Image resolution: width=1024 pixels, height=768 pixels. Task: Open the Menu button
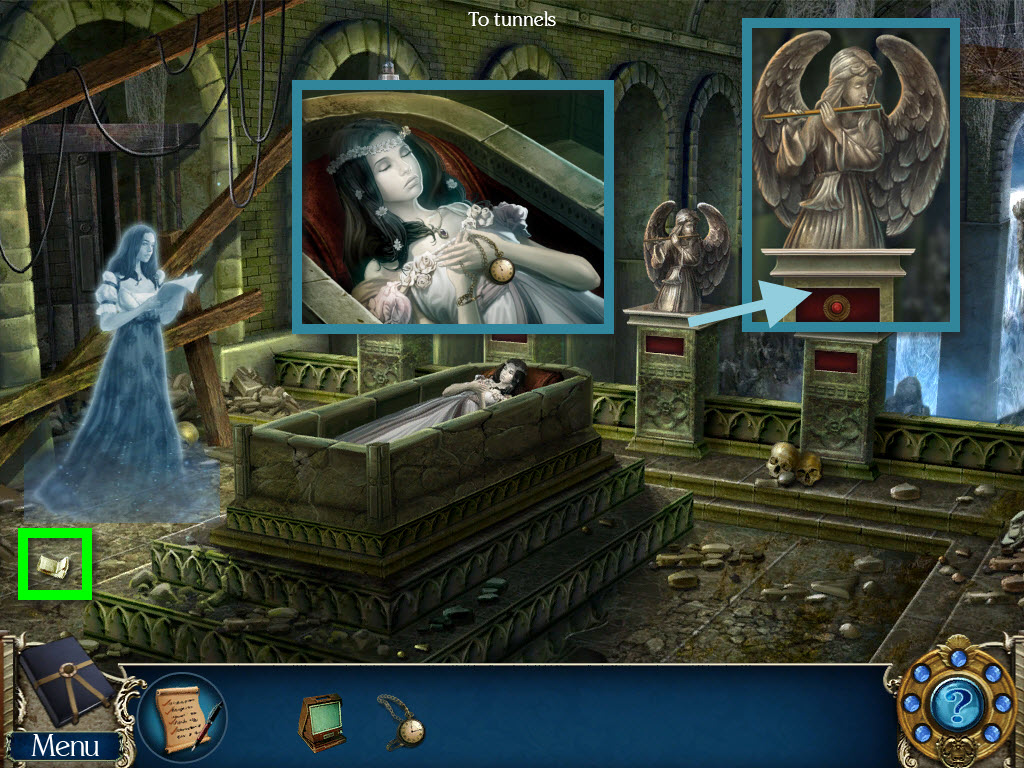pyautogui.click(x=64, y=746)
